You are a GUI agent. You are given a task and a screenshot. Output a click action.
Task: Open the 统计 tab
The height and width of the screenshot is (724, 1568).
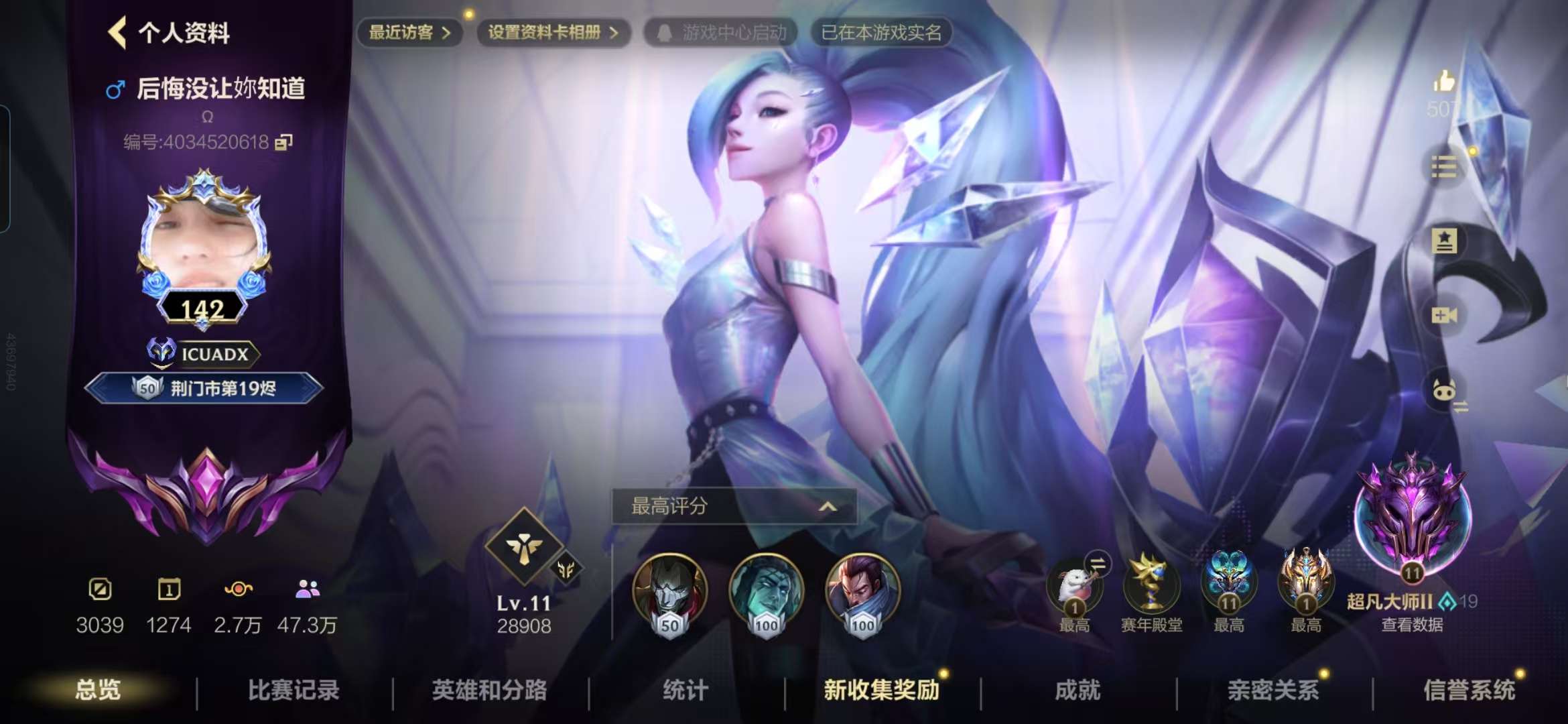tap(685, 690)
